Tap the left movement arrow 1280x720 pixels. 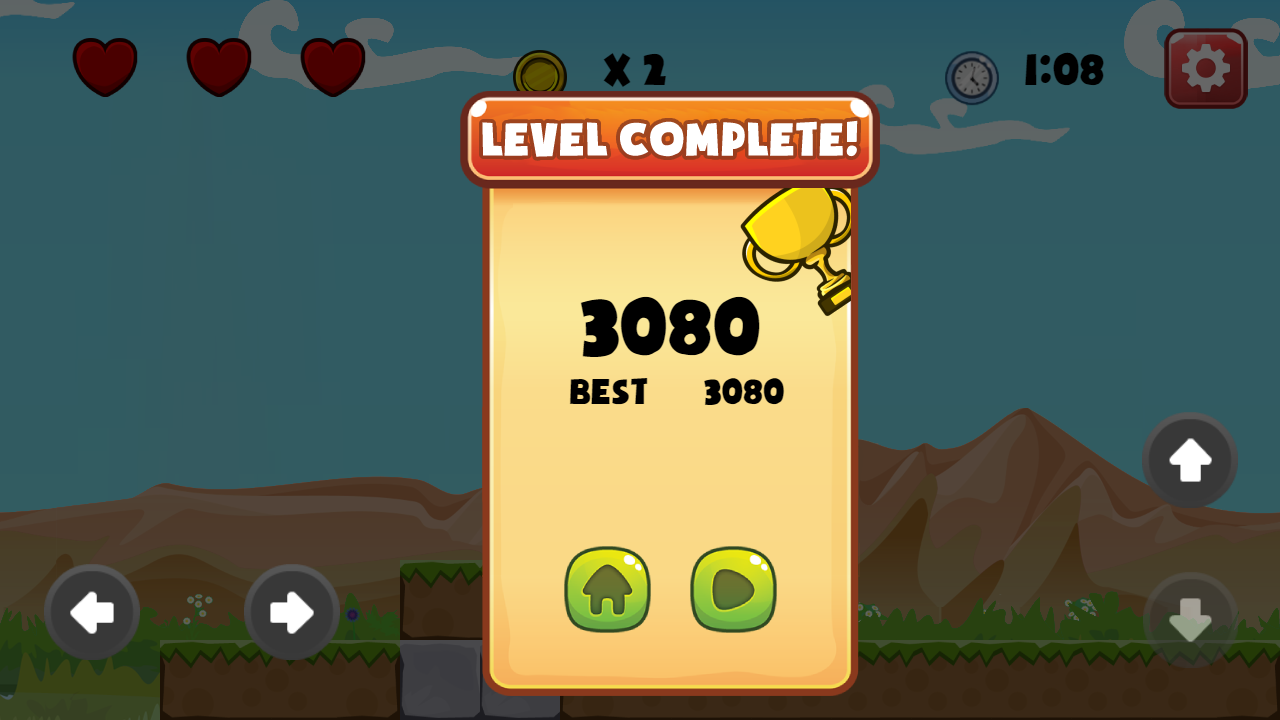[x=93, y=613]
